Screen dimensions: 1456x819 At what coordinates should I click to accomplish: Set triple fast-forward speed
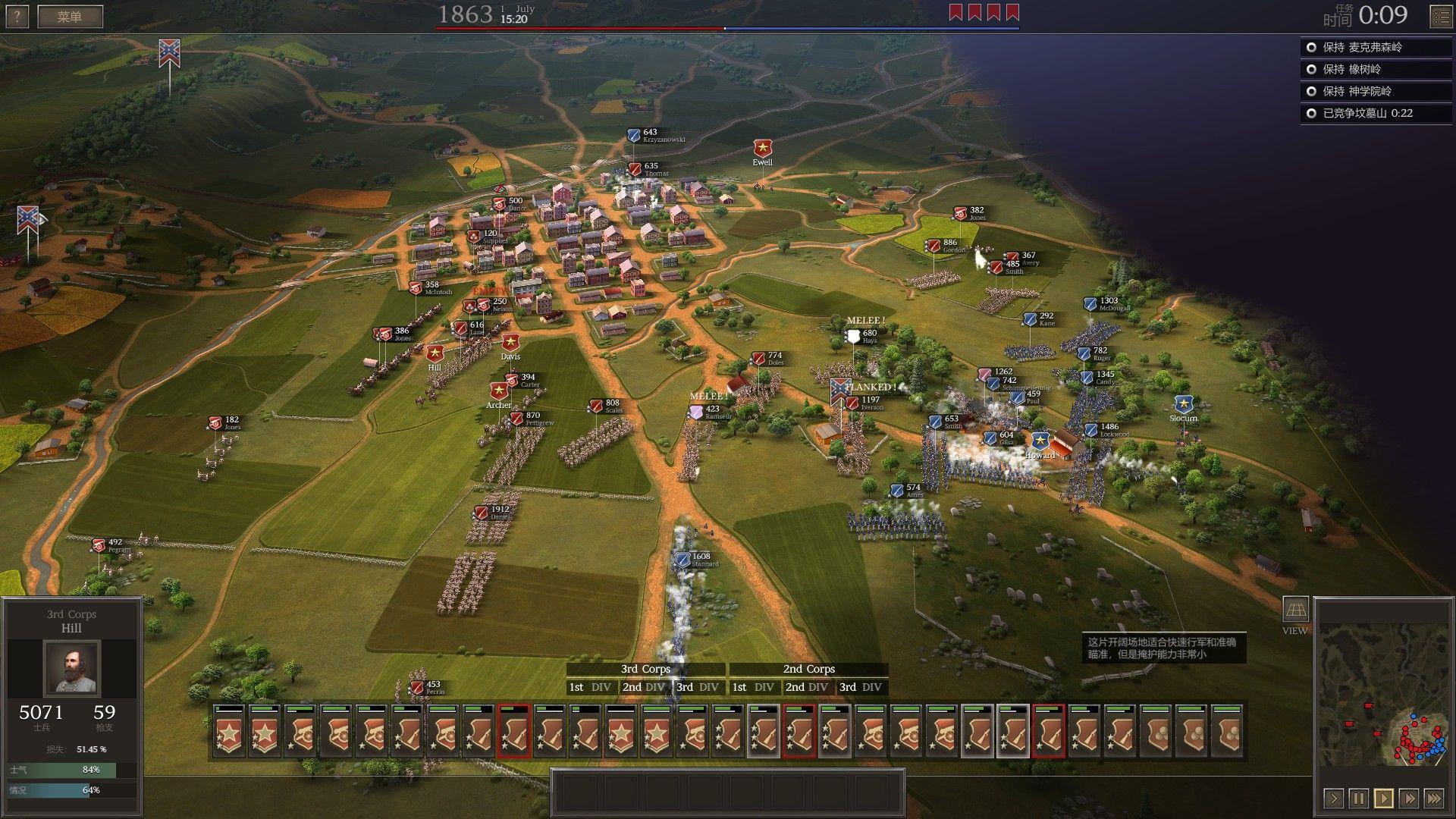[1433, 798]
